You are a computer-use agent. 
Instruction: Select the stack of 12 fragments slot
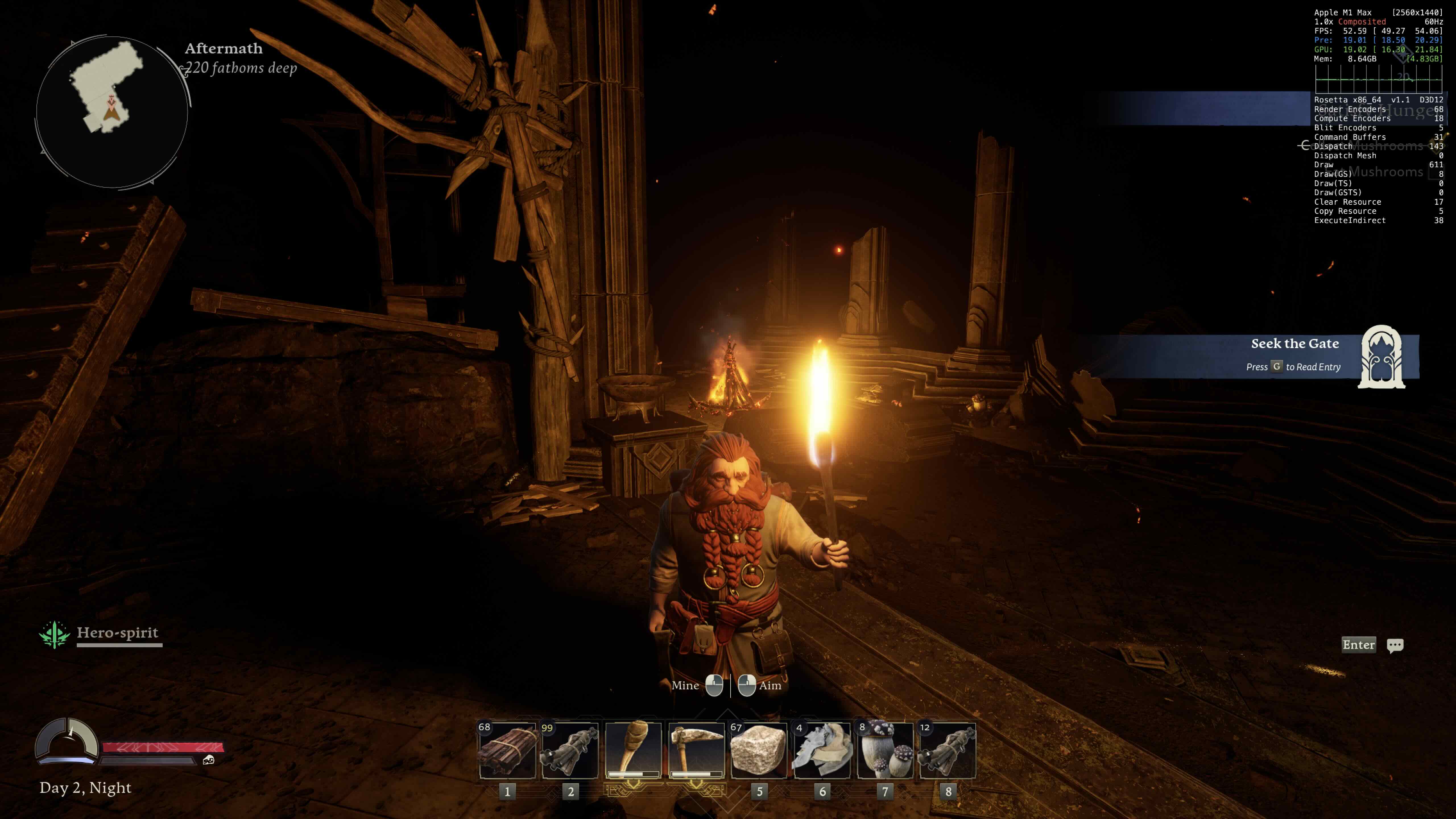click(948, 750)
